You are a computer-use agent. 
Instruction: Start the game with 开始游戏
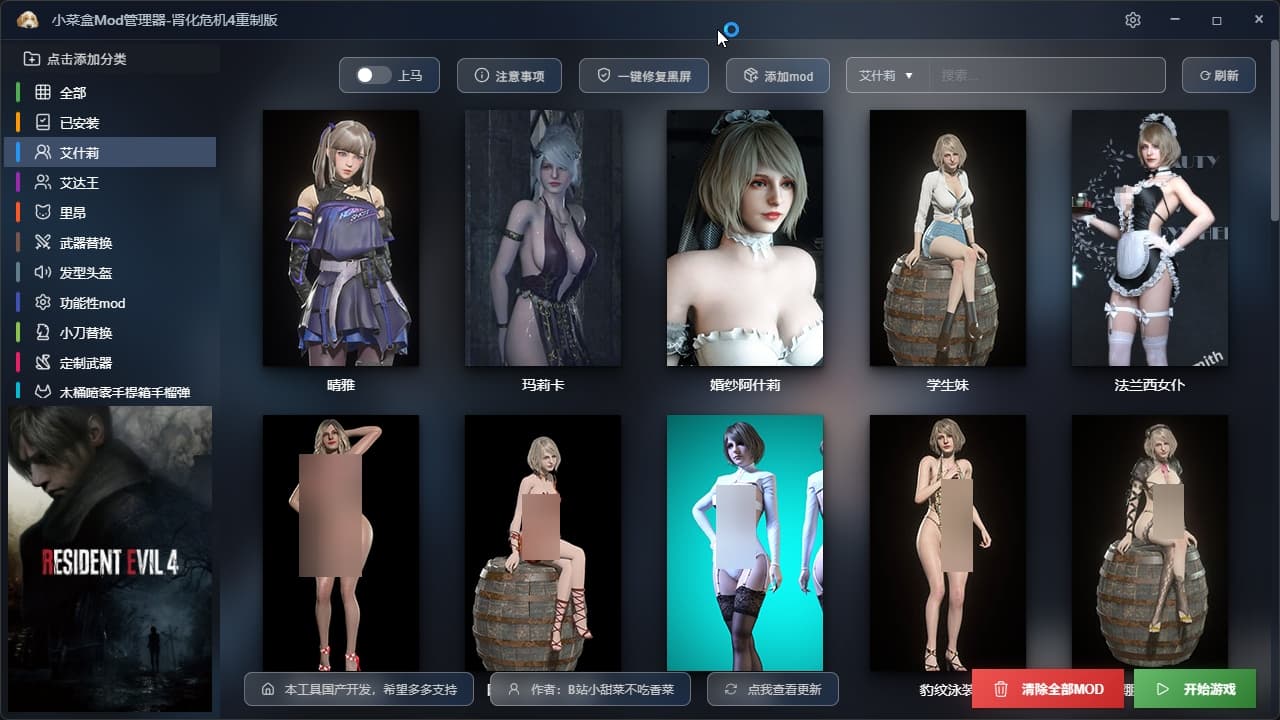pos(1194,689)
